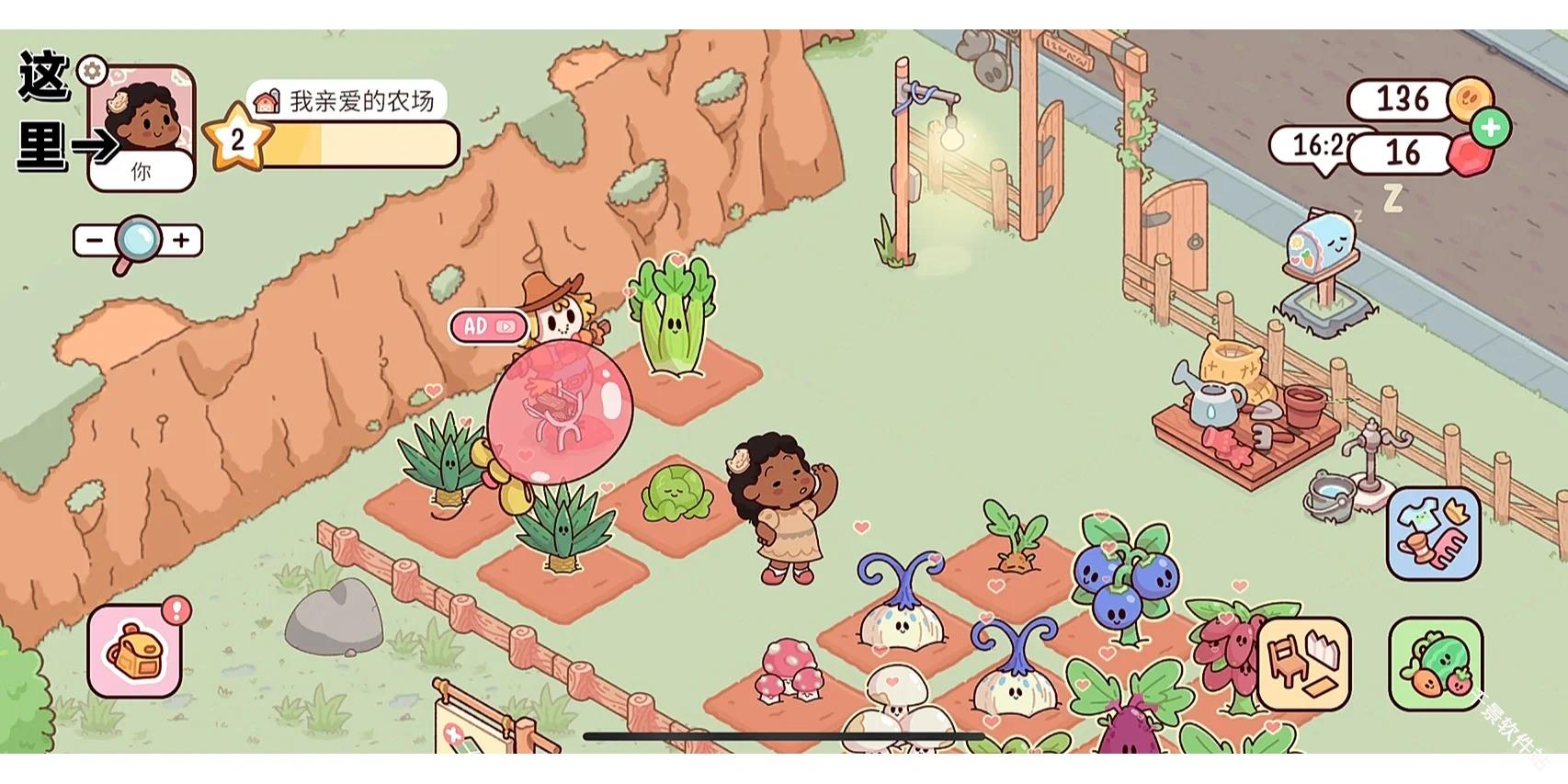Add currency with the green plus button
The width and height of the screenshot is (1568, 784).
(1491, 128)
